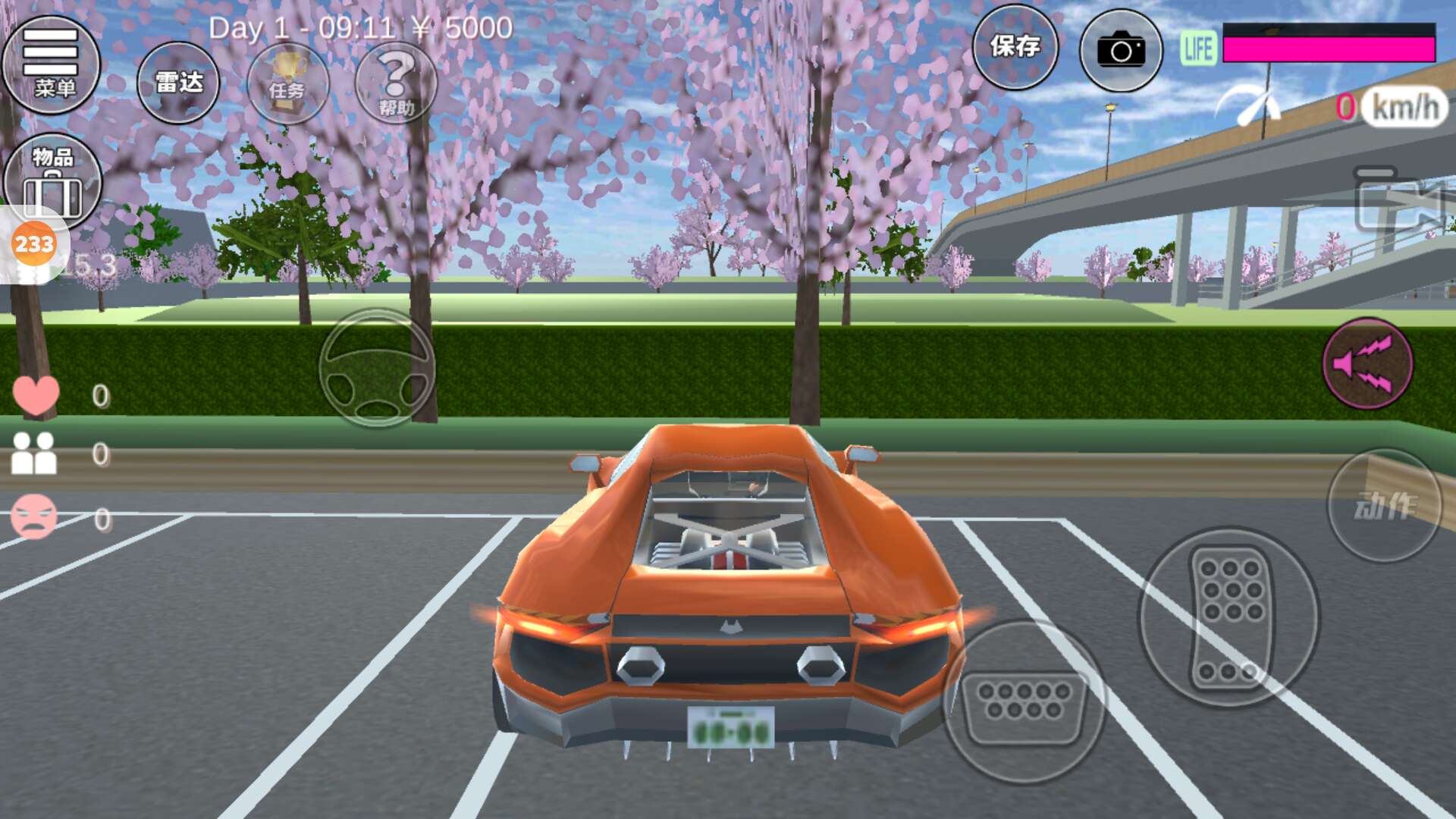Tap the orange 233 overlay badge
Image resolution: width=1456 pixels, height=819 pixels.
(x=34, y=244)
